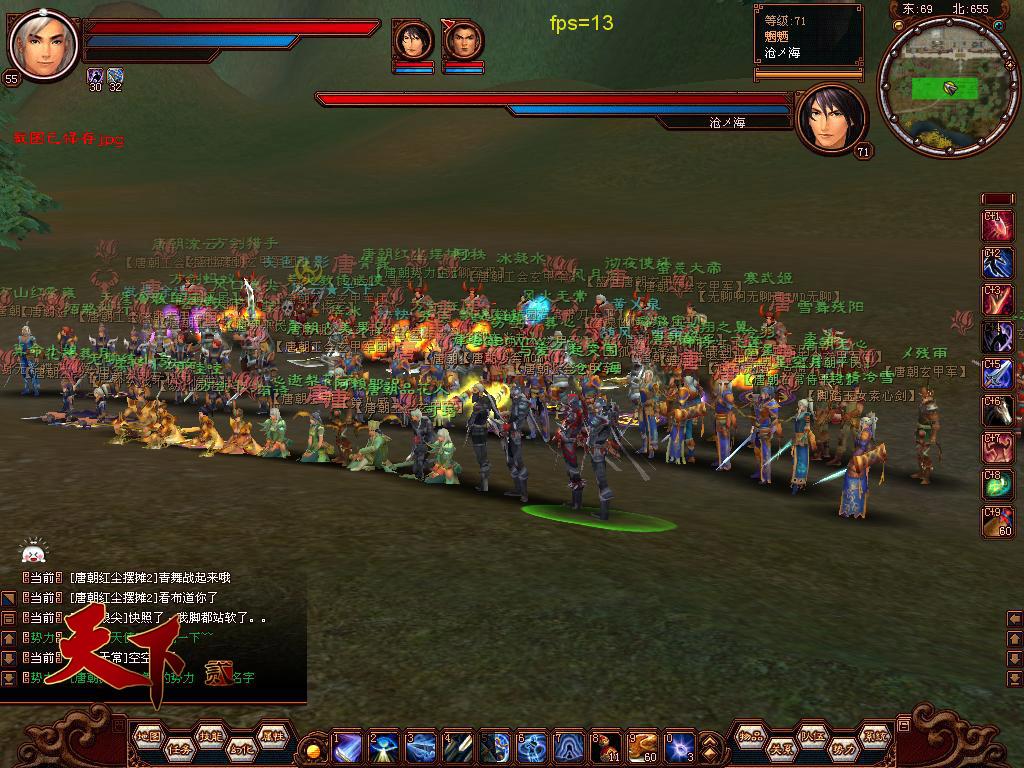Screen dimensions: 1024x768
Task: Use the C+6 white horse mount icon
Action: click(x=997, y=411)
